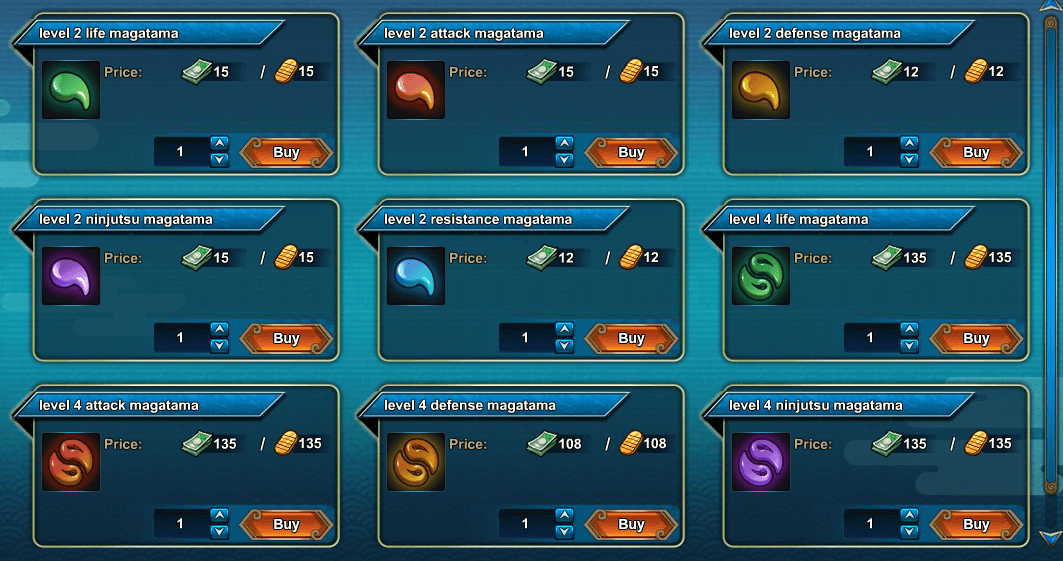Decrease quantity of level 2 attack magatama
1063x561 pixels.
pos(565,160)
